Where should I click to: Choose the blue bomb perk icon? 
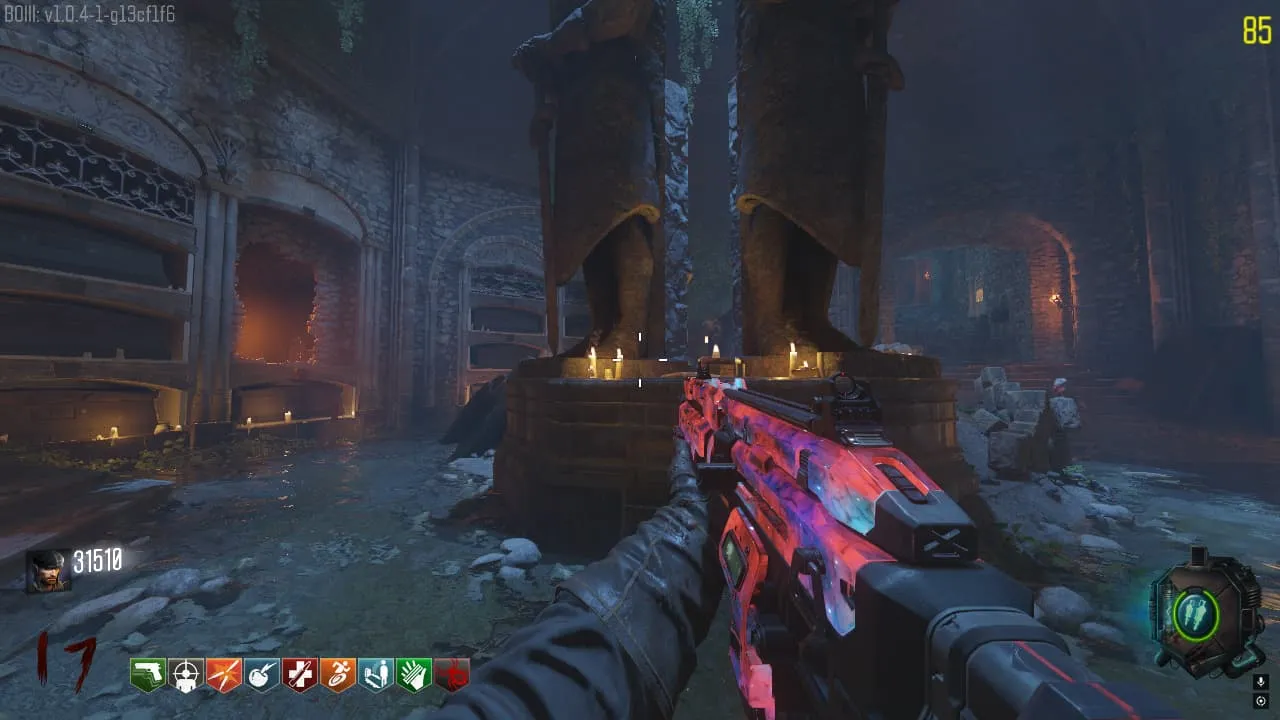[262, 675]
